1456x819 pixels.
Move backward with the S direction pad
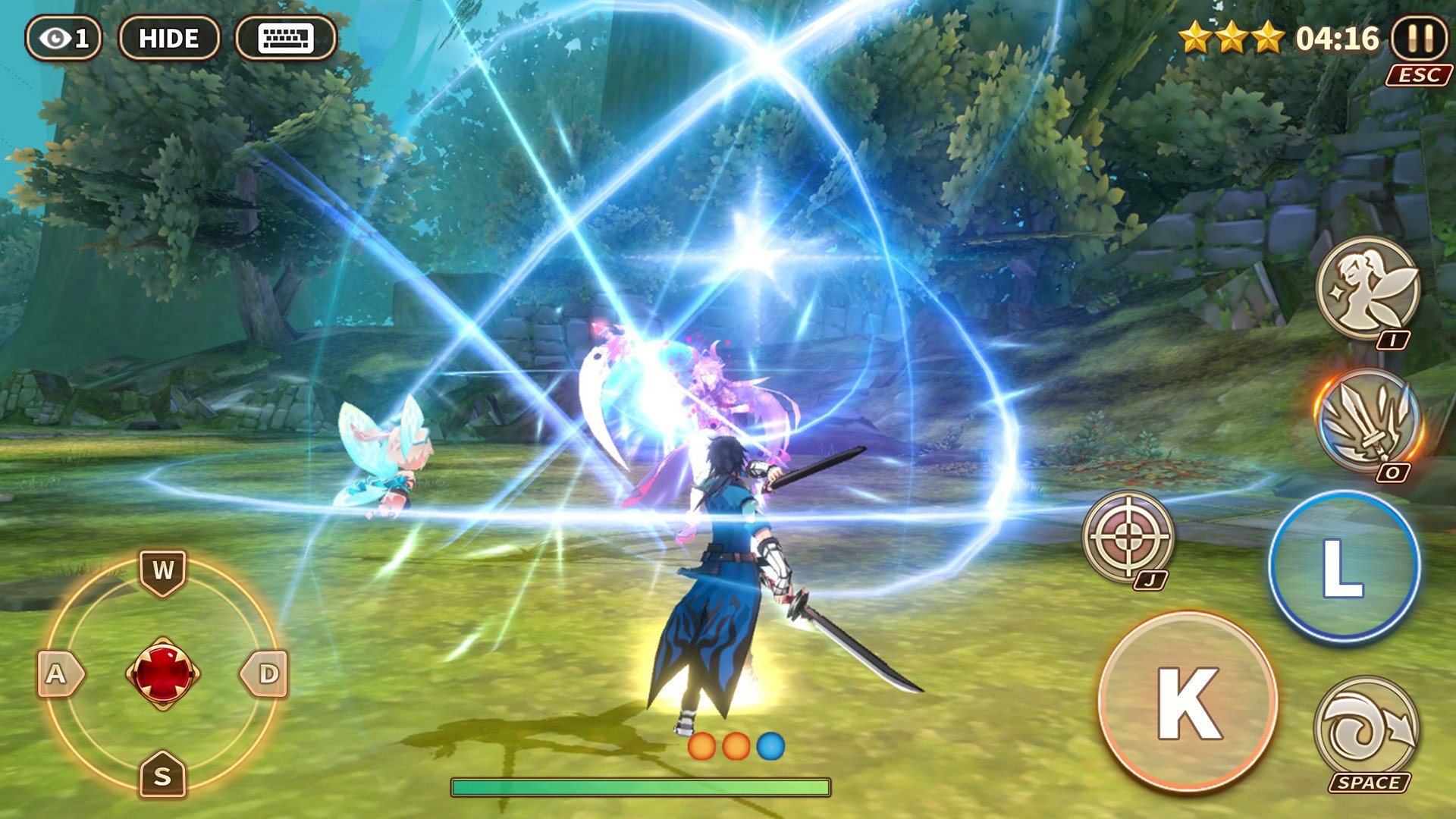click(163, 775)
